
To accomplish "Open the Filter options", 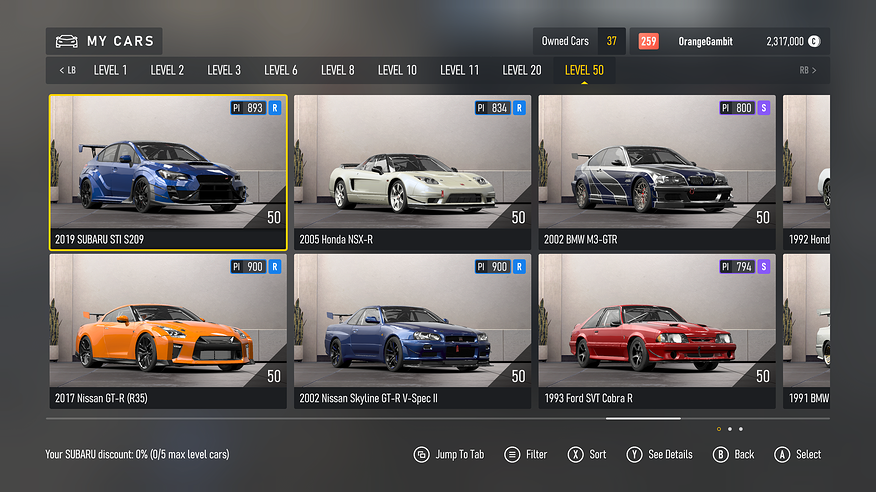I will (526, 454).
